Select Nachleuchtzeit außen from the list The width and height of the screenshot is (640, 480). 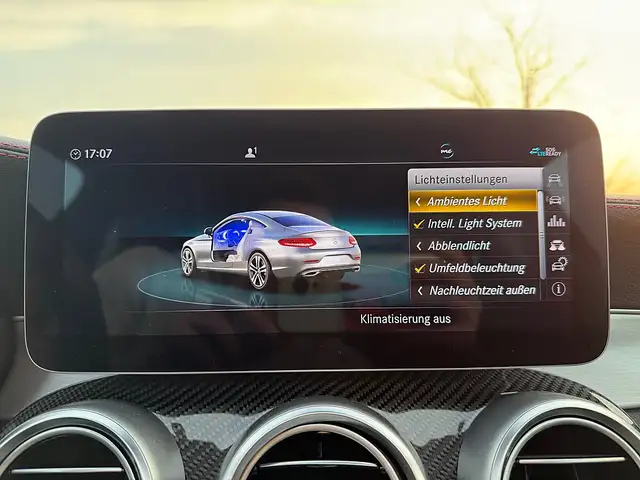coord(473,290)
